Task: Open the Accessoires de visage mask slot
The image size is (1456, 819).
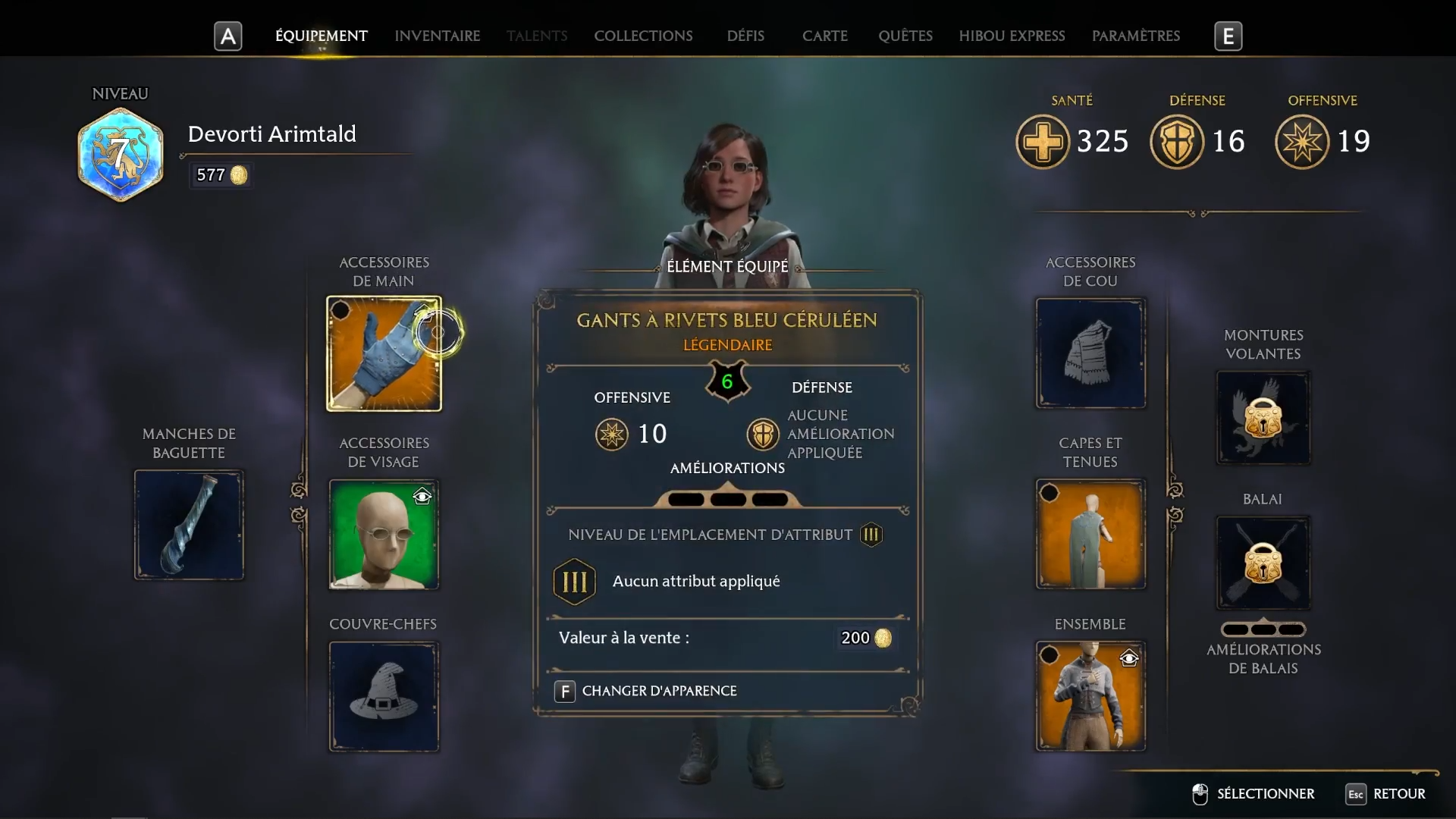Action: pyautogui.click(x=384, y=535)
